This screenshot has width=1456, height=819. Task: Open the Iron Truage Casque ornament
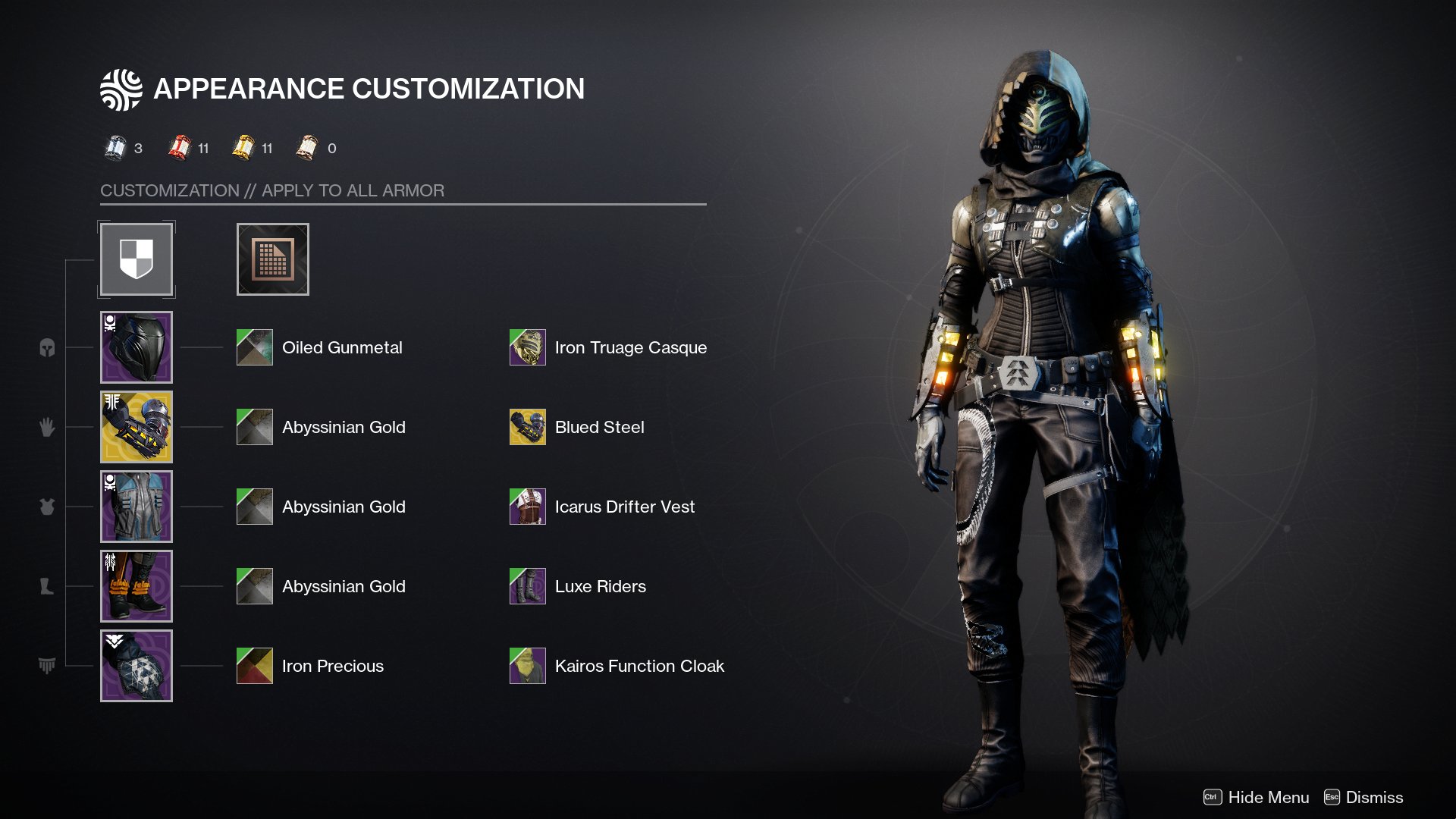tap(528, 347)
